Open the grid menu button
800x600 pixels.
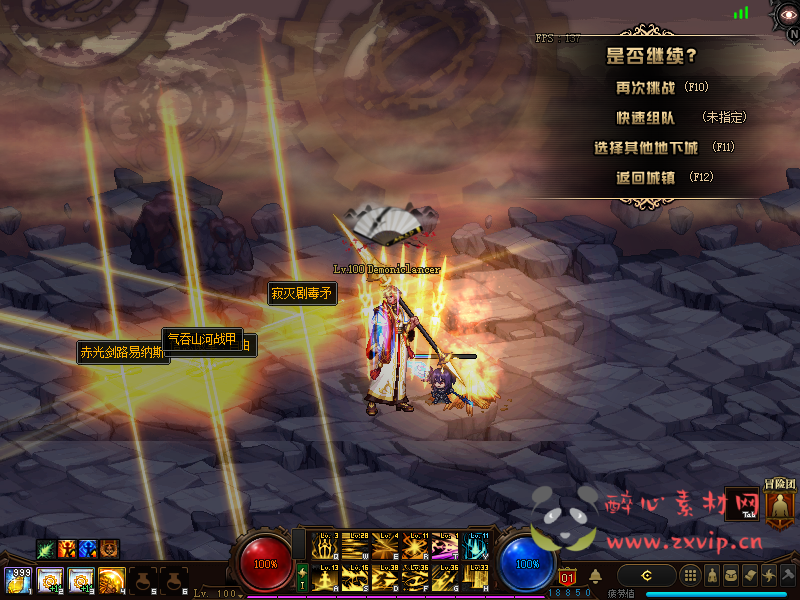pyautogui.click(x=690, y=576)
